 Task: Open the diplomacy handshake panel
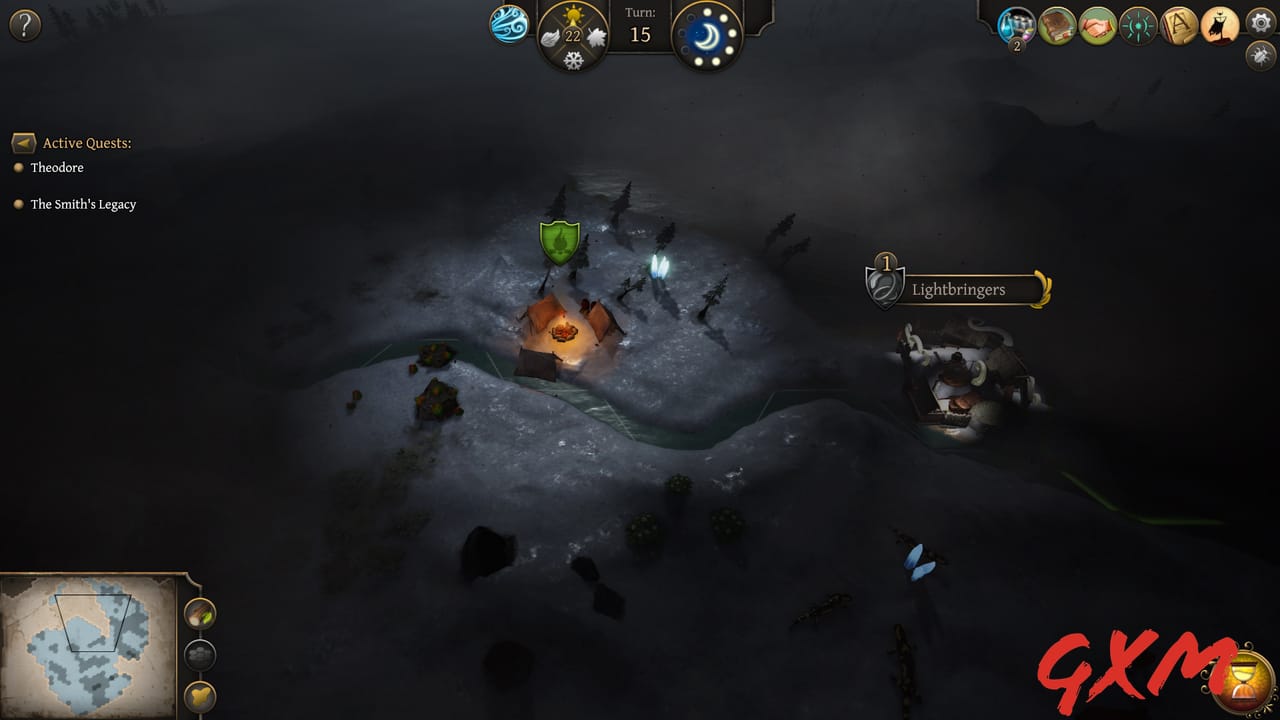coord(1097,25)
